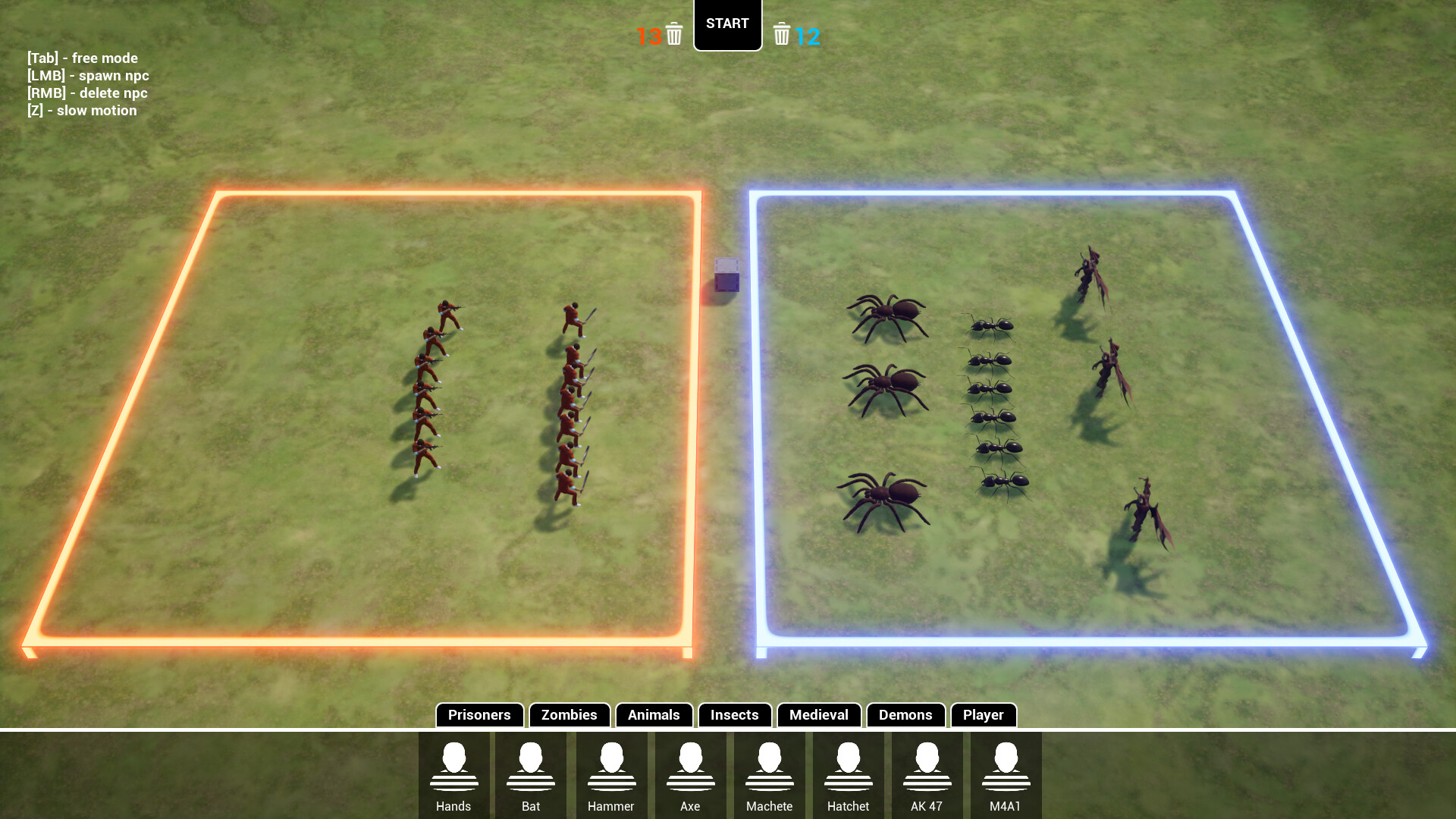The height and width of the screenshot is (819, 1456).
Task: Select the AK 47 unit icon
Action: [x=927, y=773]
